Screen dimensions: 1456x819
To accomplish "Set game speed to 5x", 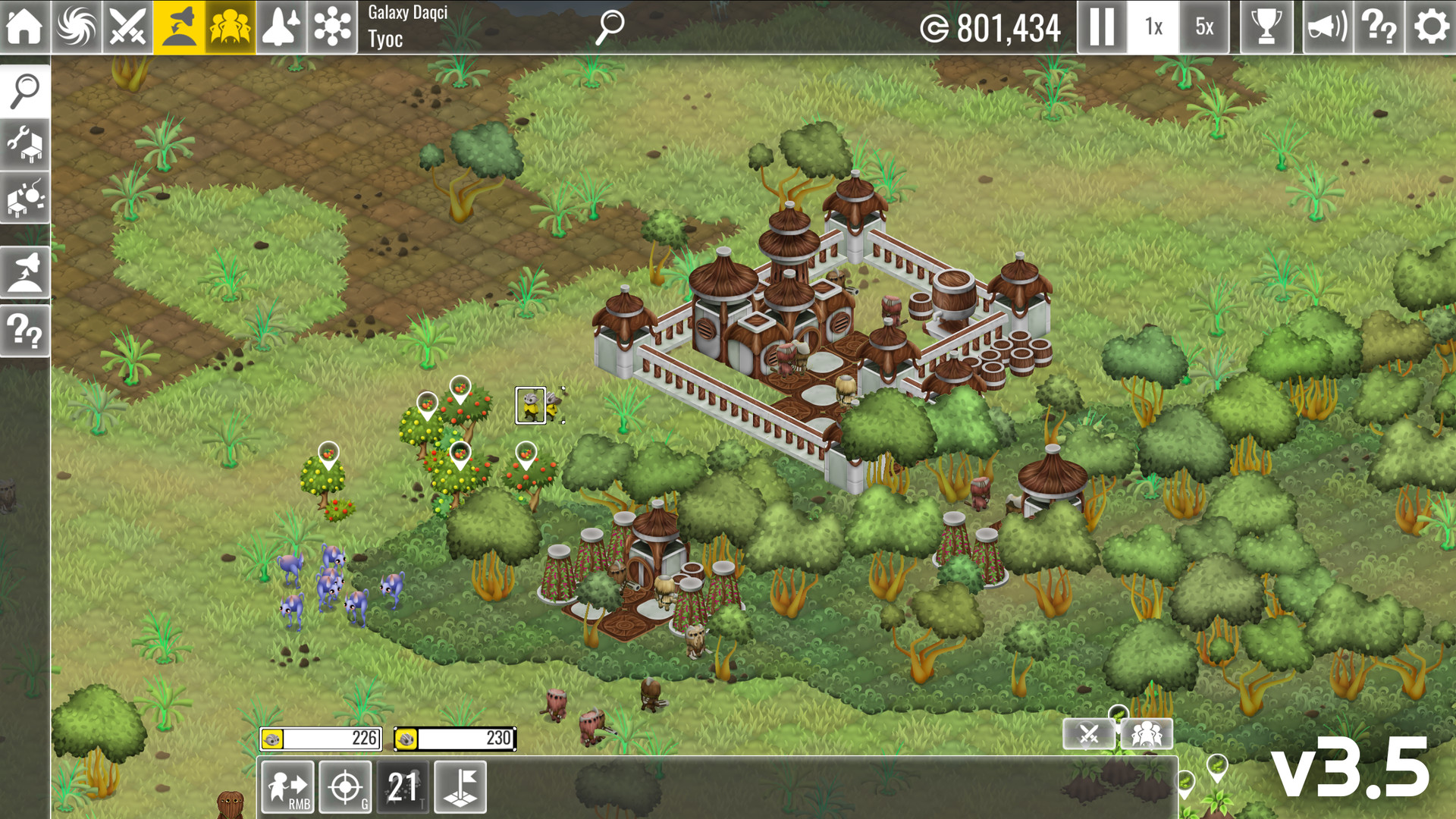I will 1204,27.
